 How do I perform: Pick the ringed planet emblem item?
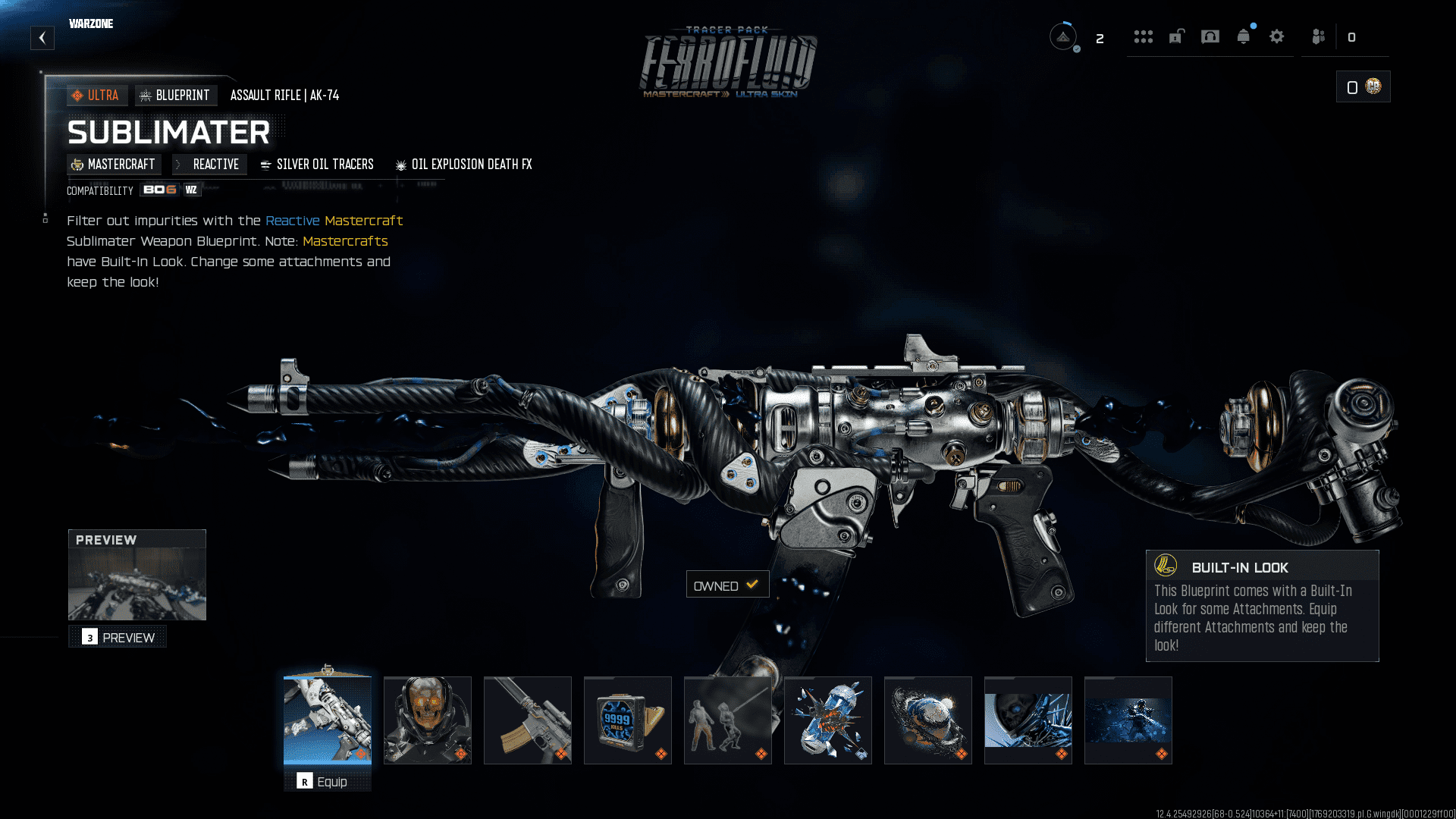point(928,720)
